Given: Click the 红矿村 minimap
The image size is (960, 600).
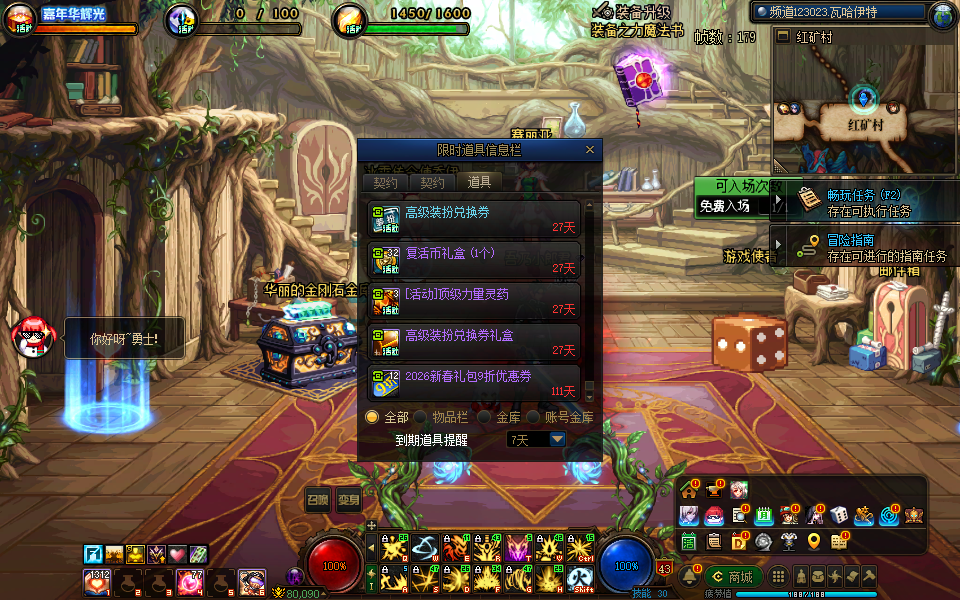Looking at the screenshot, I should [x=863, y=110].
